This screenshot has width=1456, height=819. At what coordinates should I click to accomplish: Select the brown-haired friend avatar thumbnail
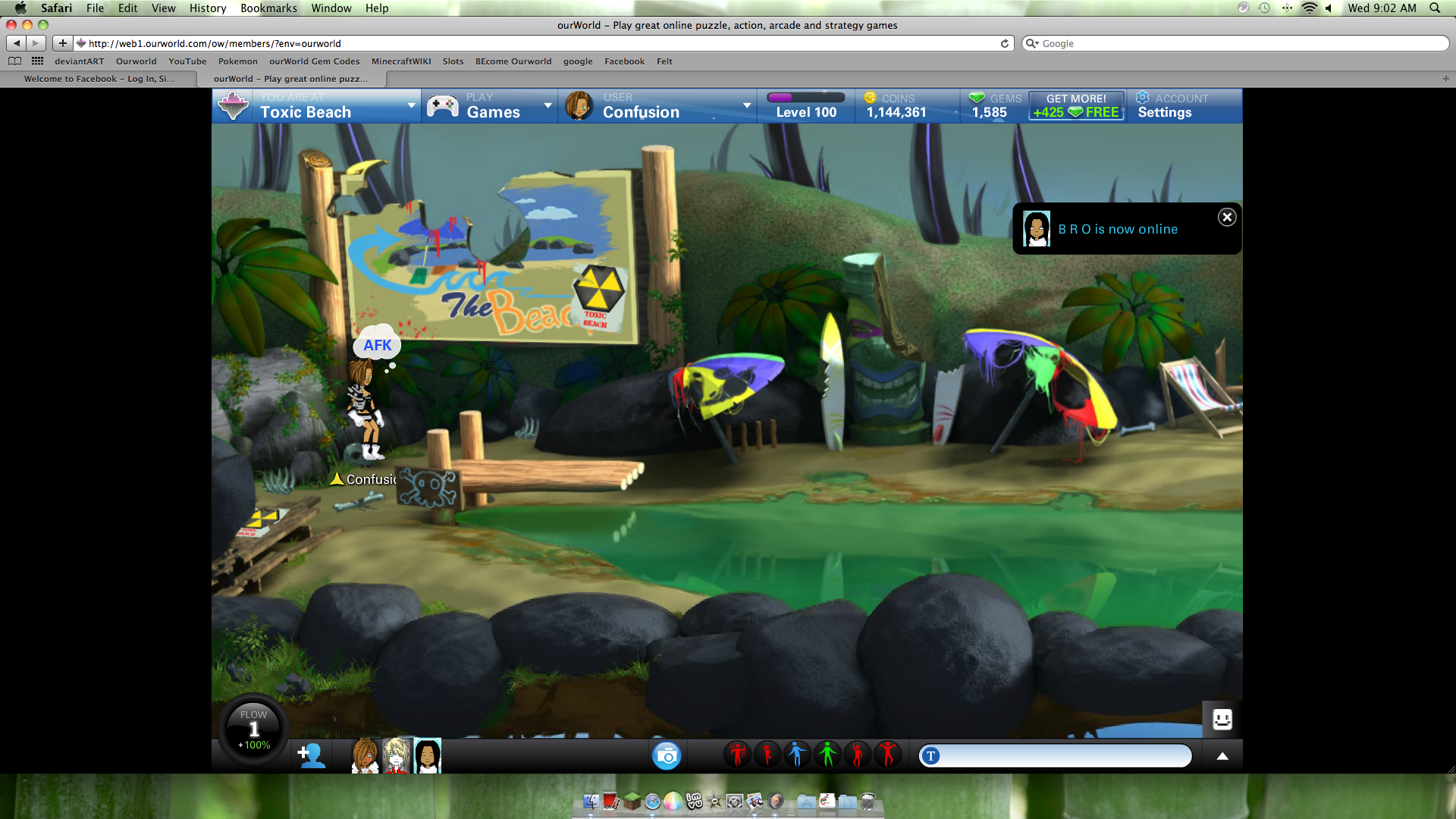click(366, 756)
